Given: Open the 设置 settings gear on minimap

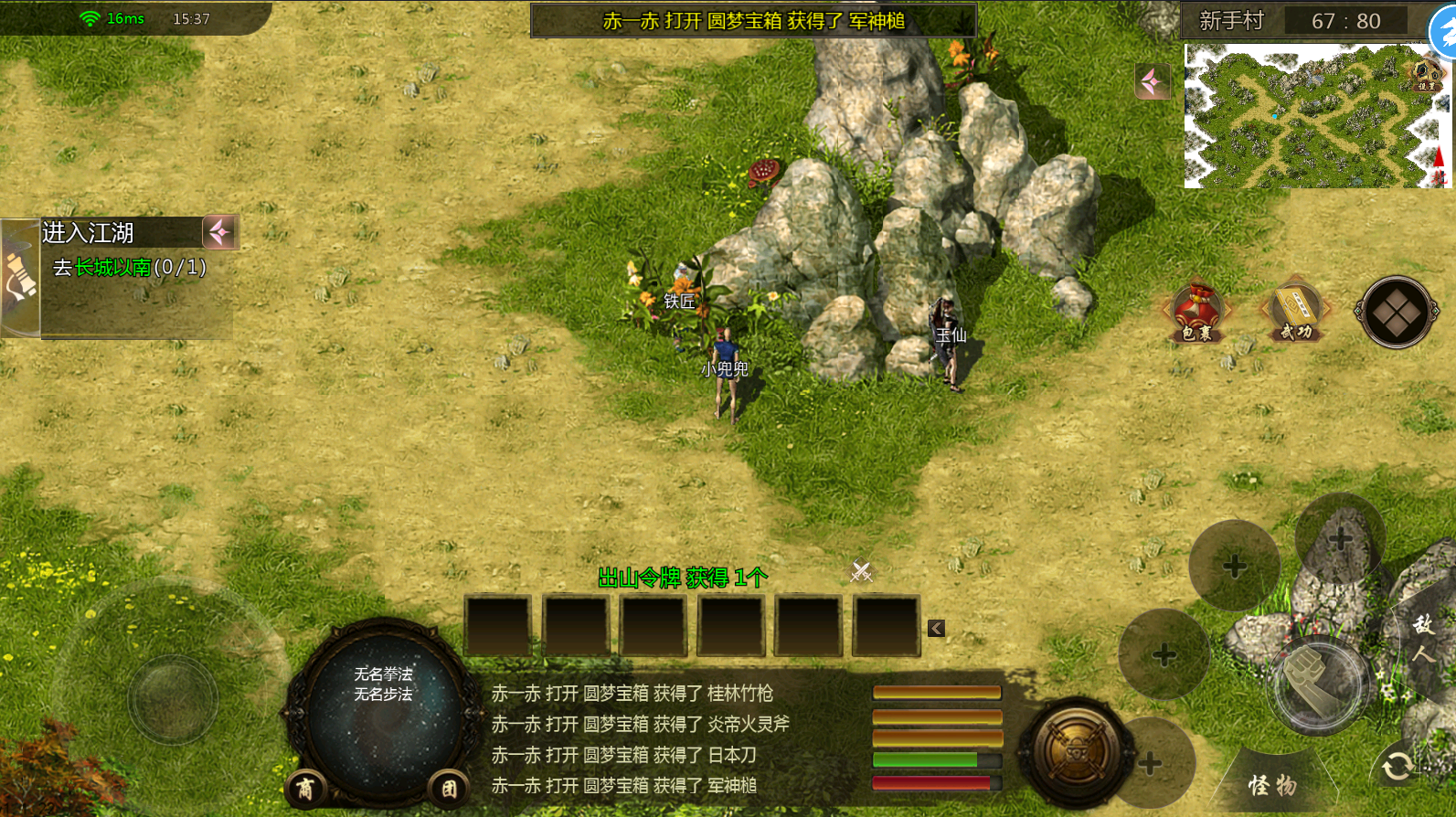Looking at the screenshot, I should [x=1427, y=73].
